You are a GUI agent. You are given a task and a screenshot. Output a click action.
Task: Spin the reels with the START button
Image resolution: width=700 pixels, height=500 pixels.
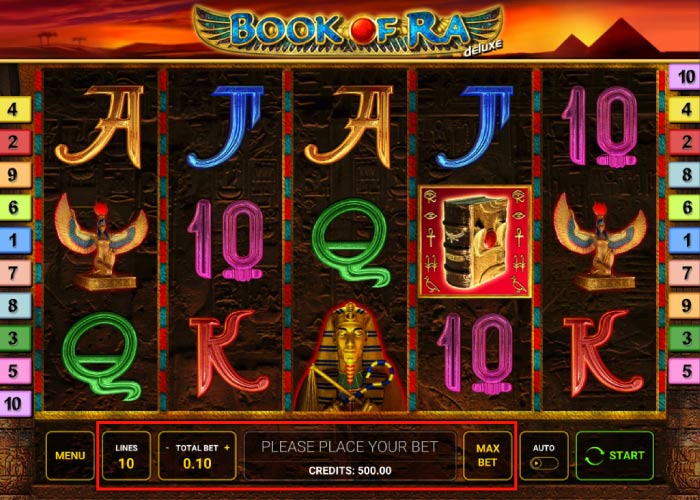(x=614, y=456)
